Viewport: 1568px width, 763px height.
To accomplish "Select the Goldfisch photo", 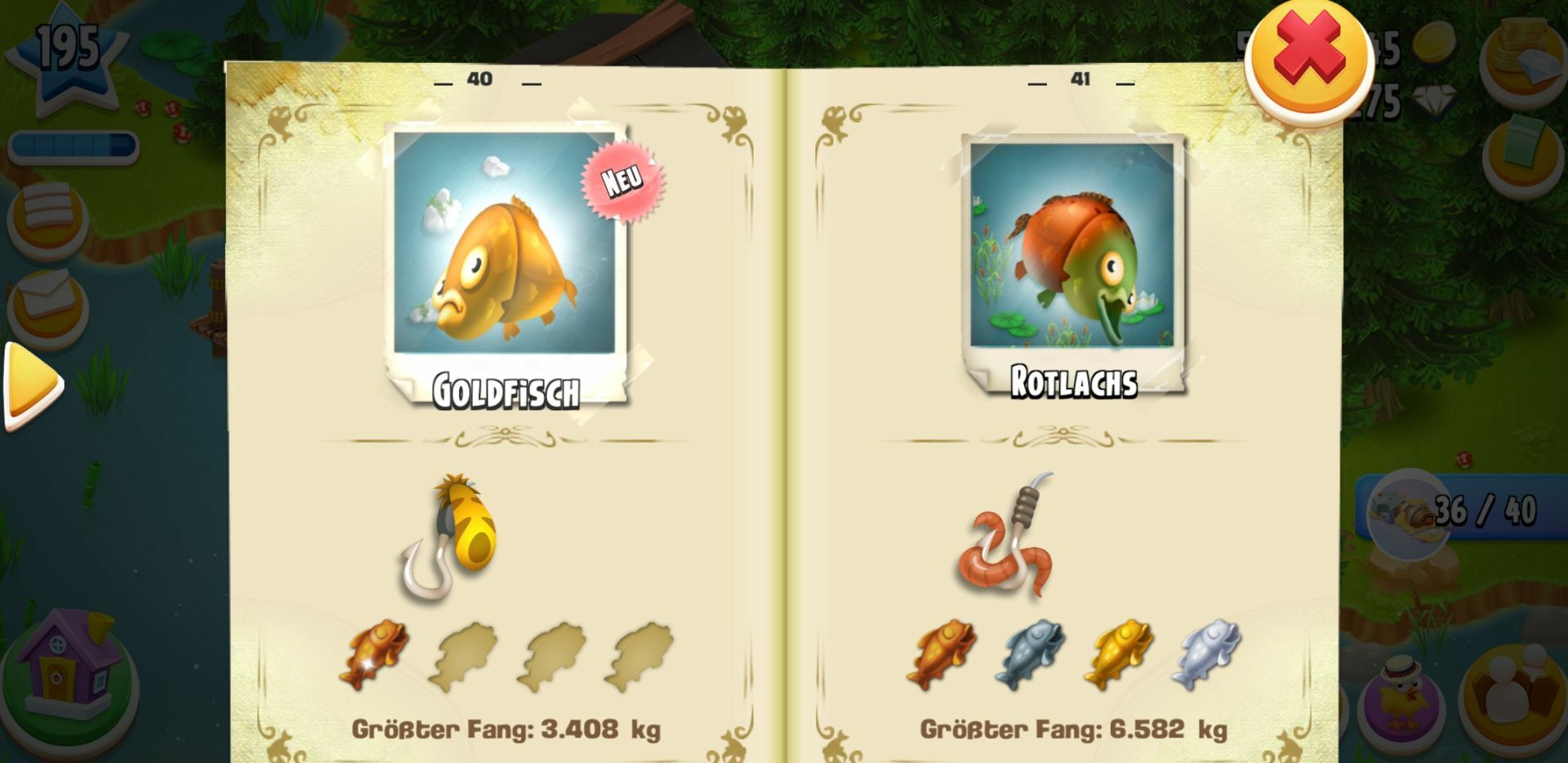I will click(505, 243).
